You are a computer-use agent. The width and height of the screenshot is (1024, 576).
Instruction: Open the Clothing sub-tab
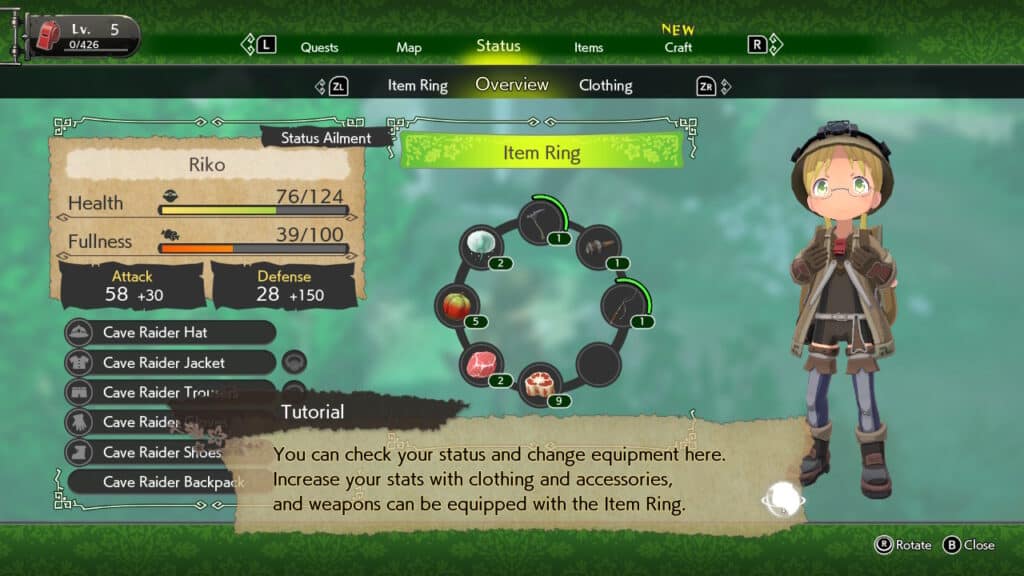coord(605,86)
